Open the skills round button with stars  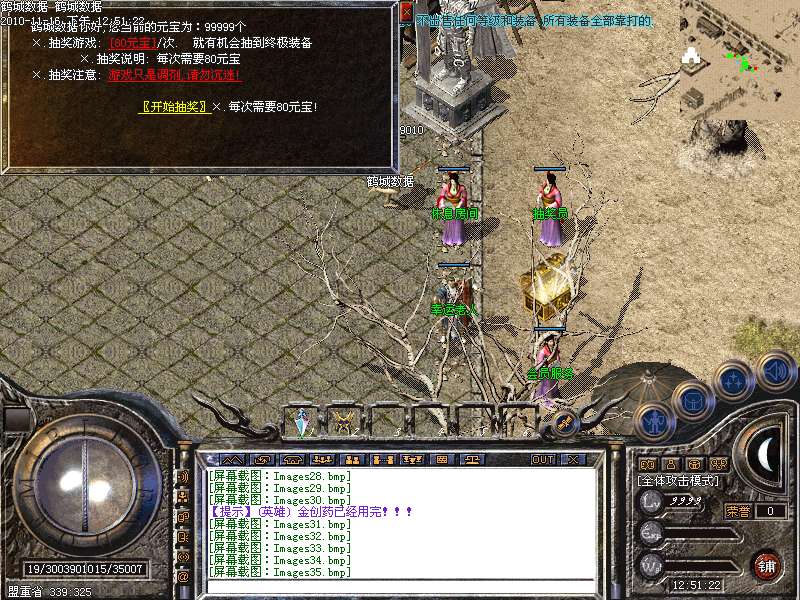[734, 381]
